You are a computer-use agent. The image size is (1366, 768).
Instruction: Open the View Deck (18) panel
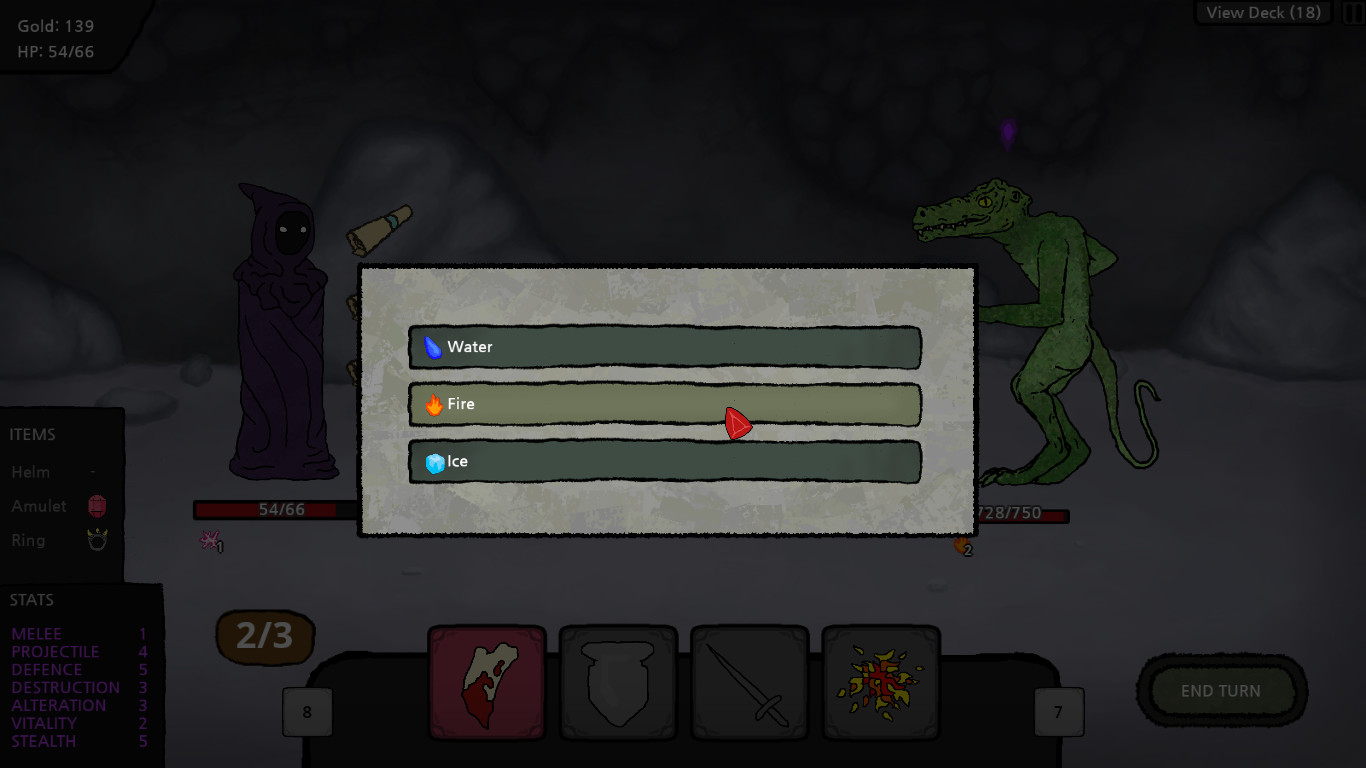click(x=1262, y=12)
